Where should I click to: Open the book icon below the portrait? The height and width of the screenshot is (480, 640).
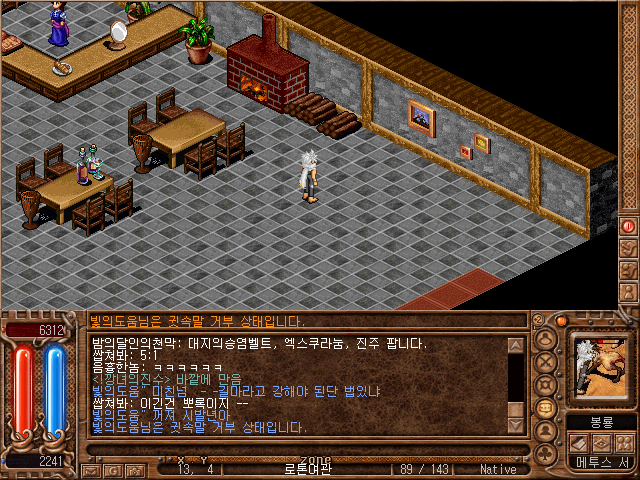580,443
